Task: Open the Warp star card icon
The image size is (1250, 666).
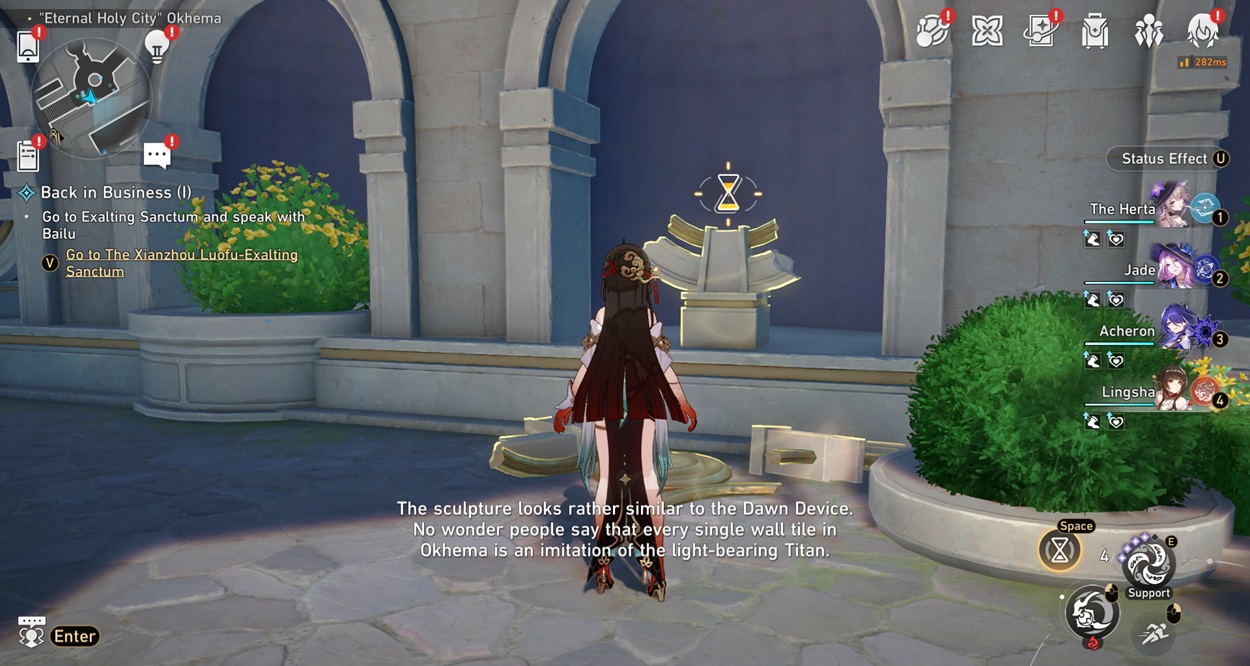Action: [1041, 32]
